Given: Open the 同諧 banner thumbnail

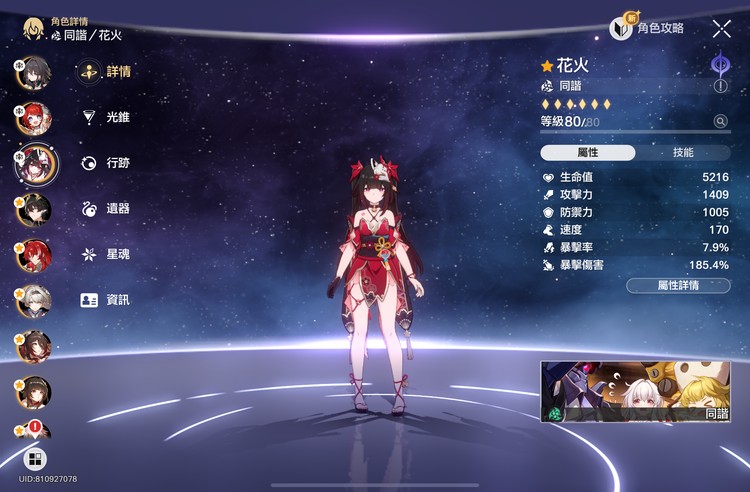Looking at the screenshot, I should (635, 392).
